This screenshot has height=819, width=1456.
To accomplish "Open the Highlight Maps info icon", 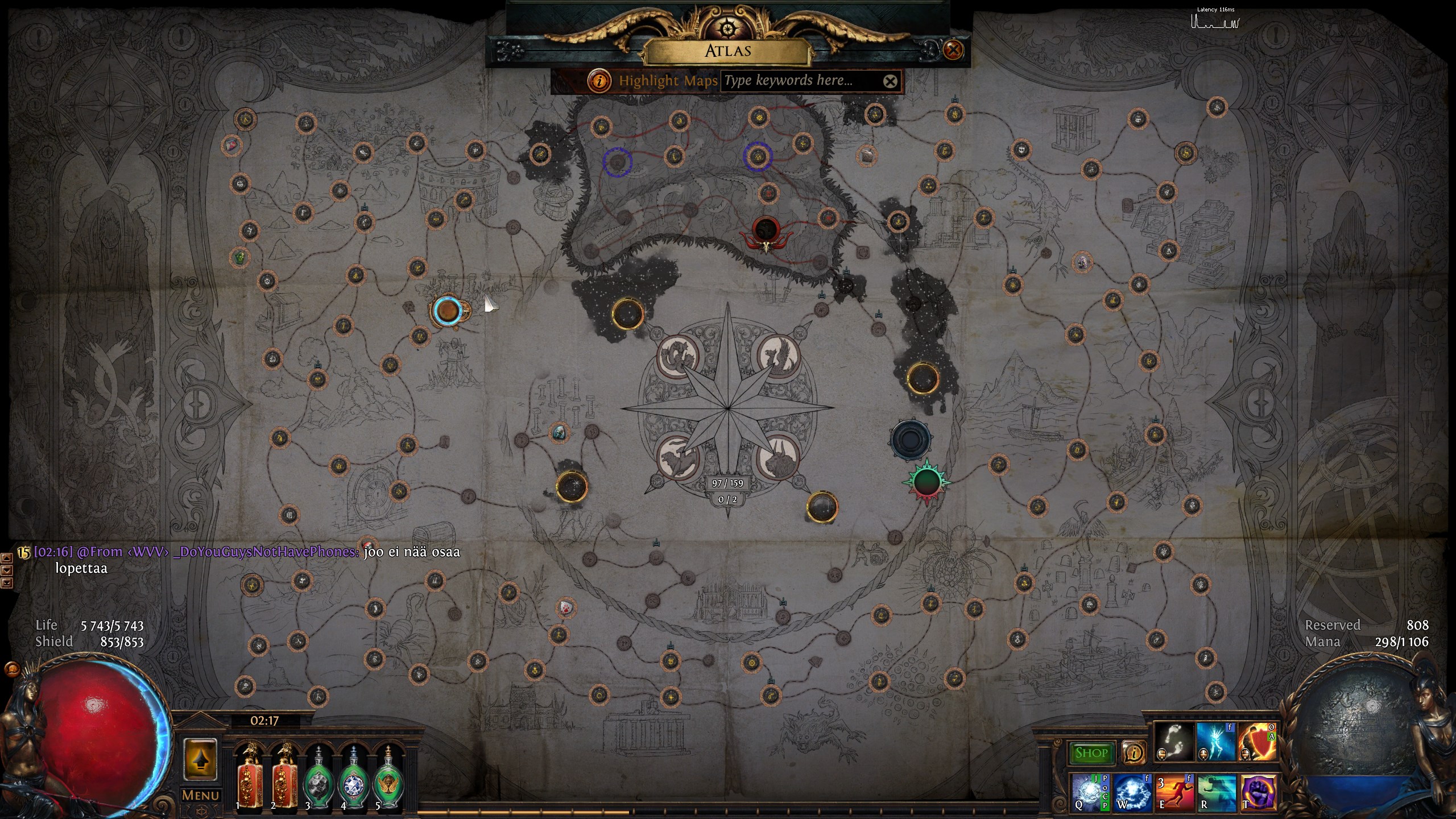I will coord(599,81).
